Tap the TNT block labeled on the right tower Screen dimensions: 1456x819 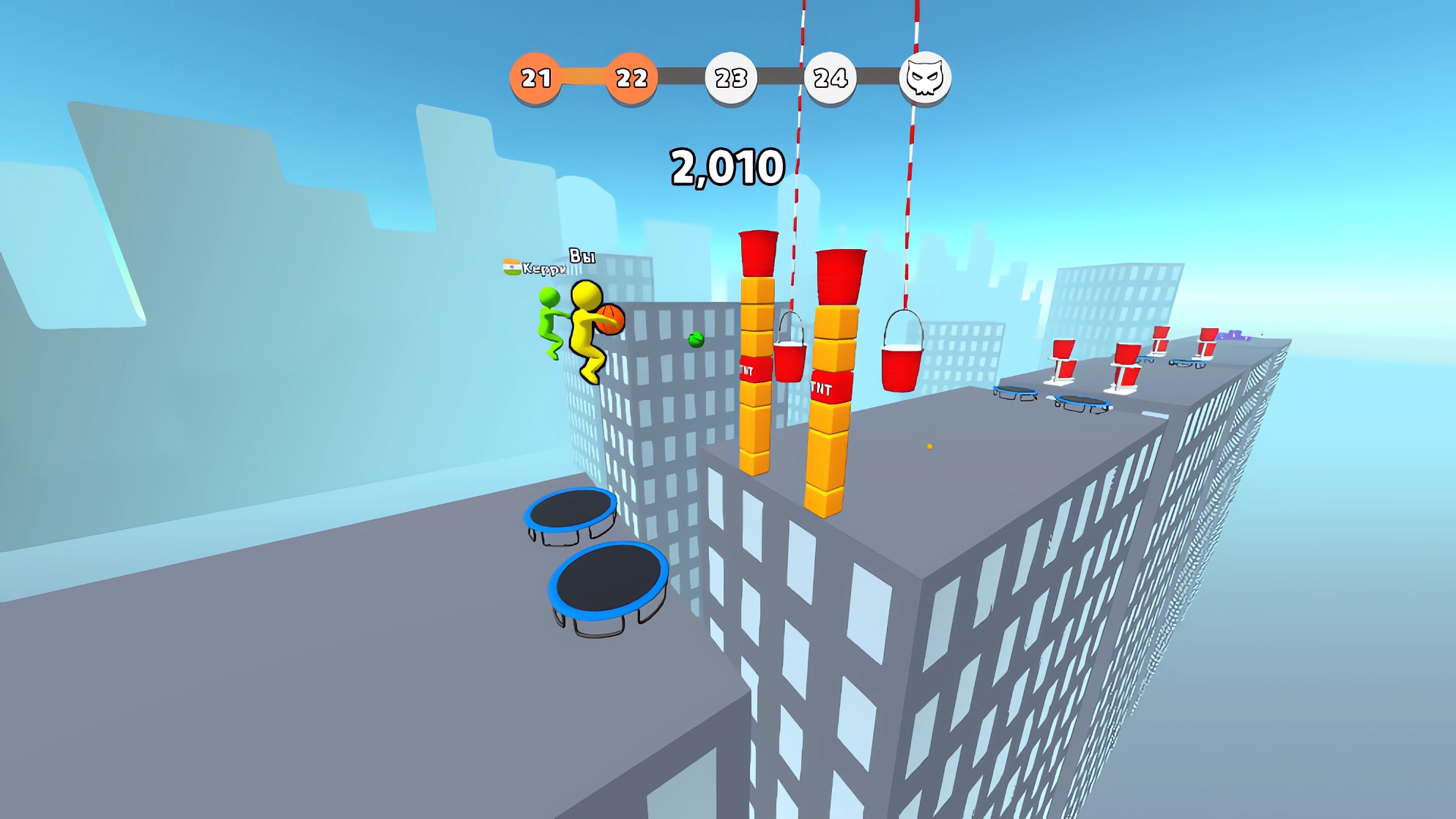coord(830,386)
